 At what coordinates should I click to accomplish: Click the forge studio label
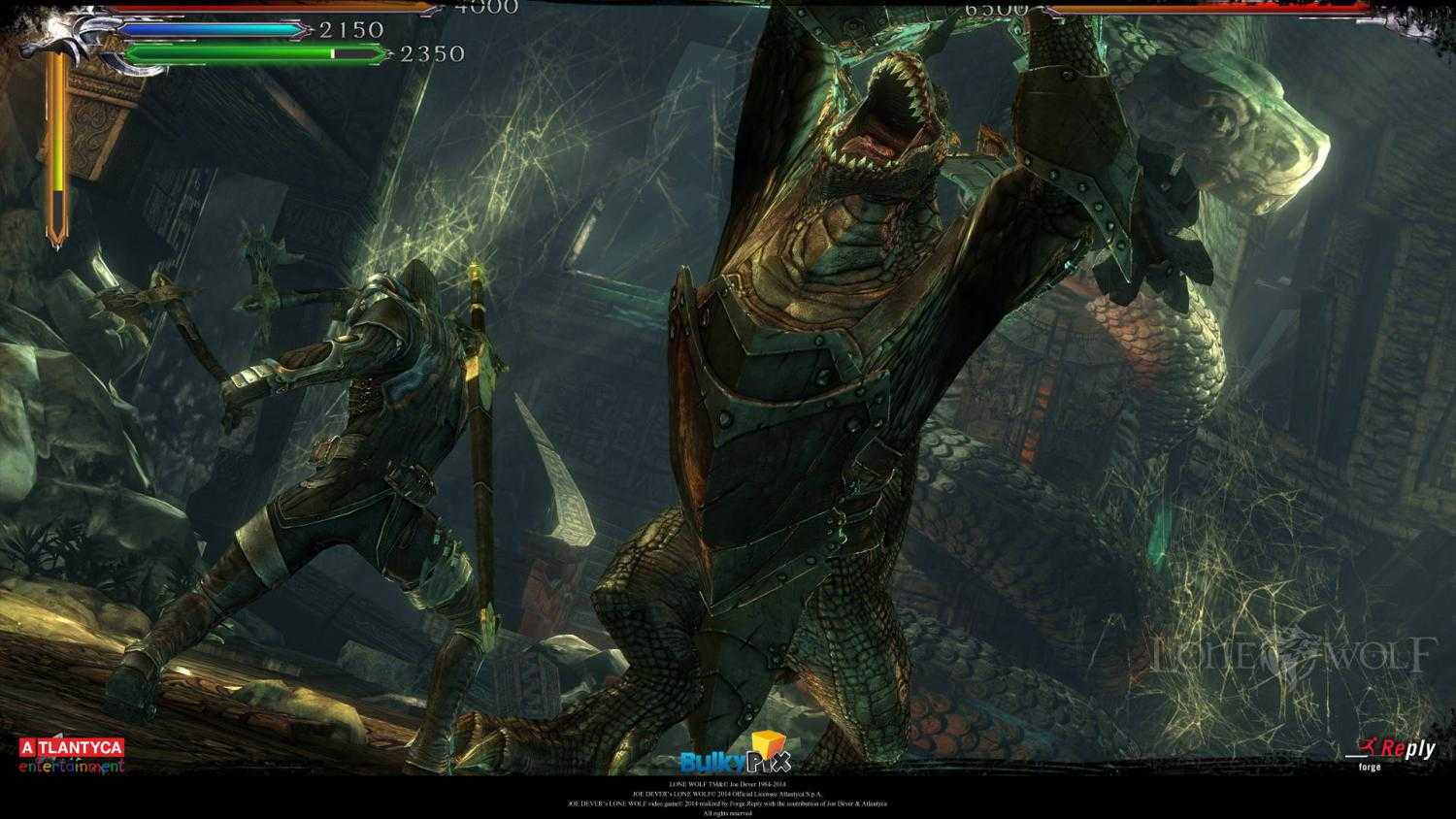pyautogui.click(x=1369, y=767)
